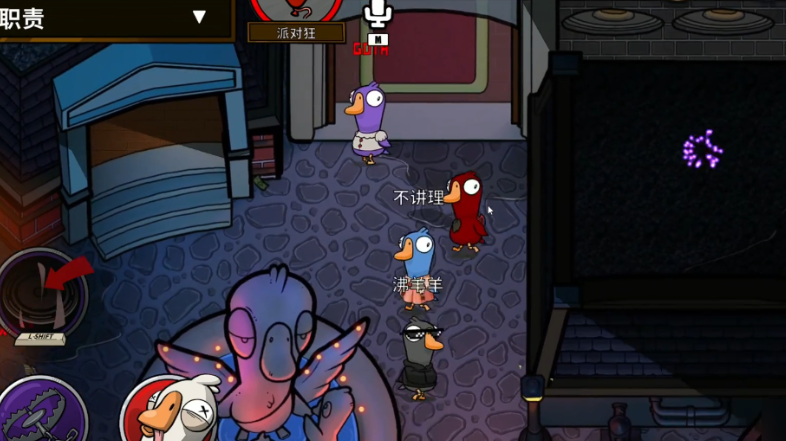Image resolution: width=786 pixels, height=441 pixels.
Task: Expand the 职责 task list dropdown
Action: pos(198,17)
